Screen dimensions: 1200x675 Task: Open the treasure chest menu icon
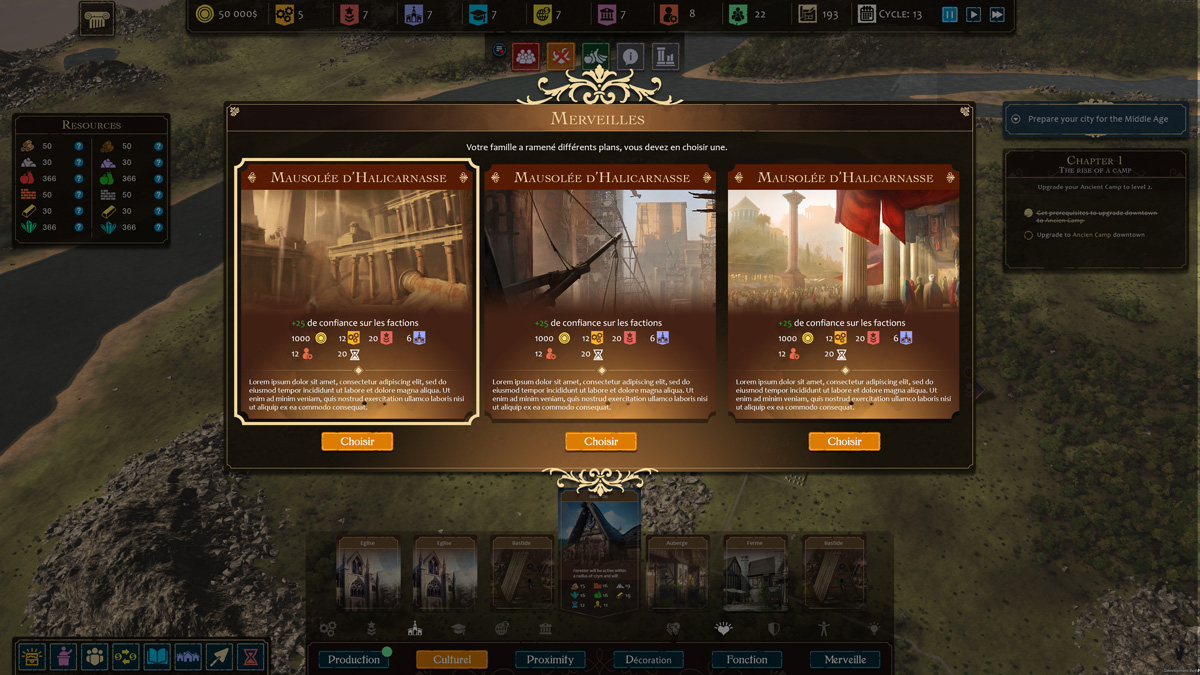(x=32, y=657)
